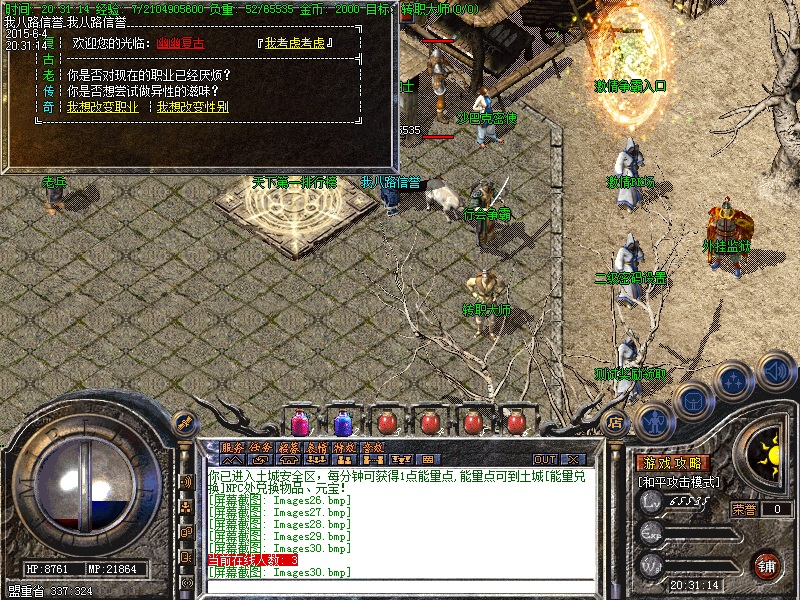Choose the 我想改变性别 dialogue option
This screenshot has height=600, width=800.
[192, 105]
